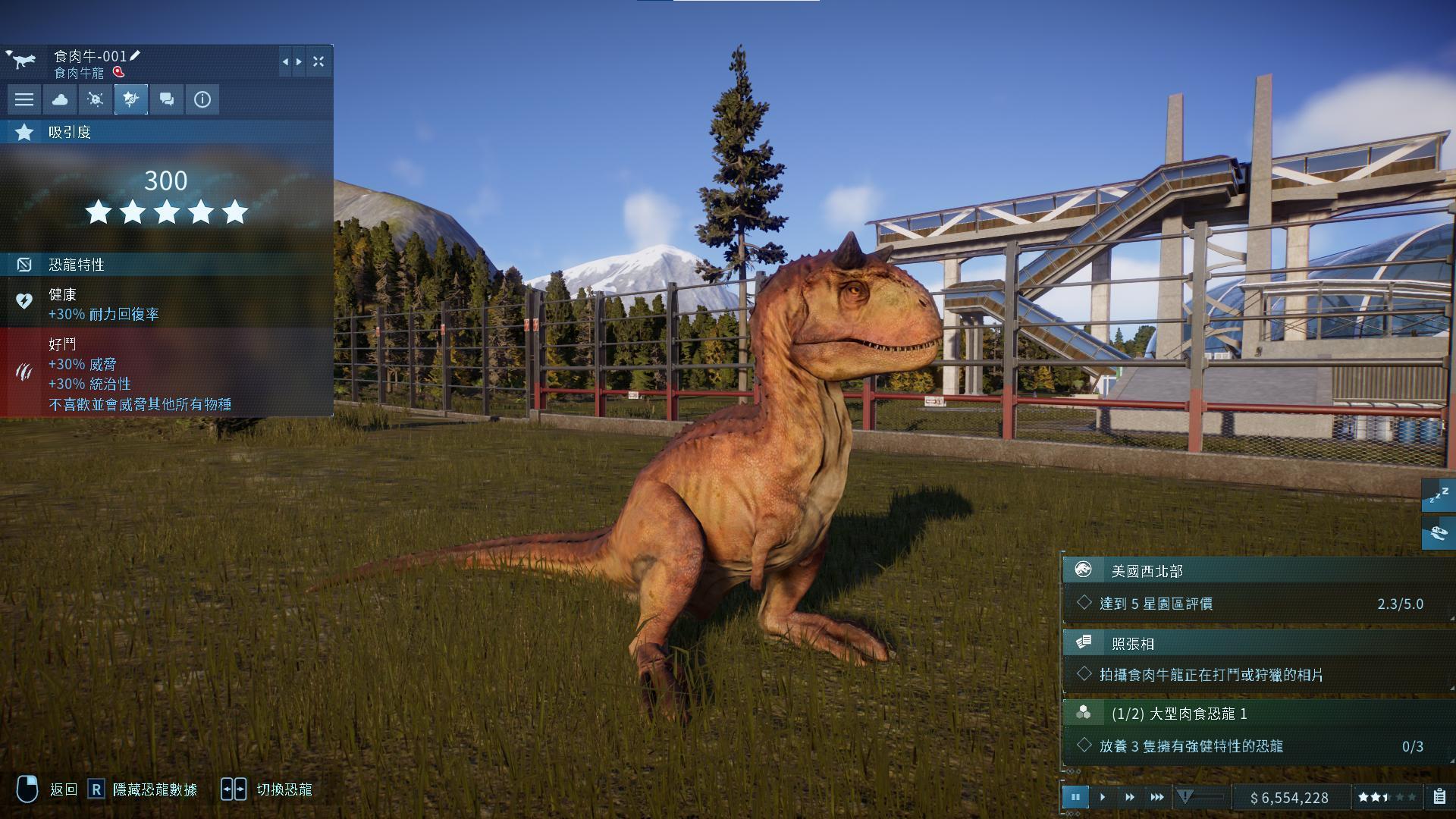
Task: Collapse the dinosaur info panel
Action: (x=318, y=61)
